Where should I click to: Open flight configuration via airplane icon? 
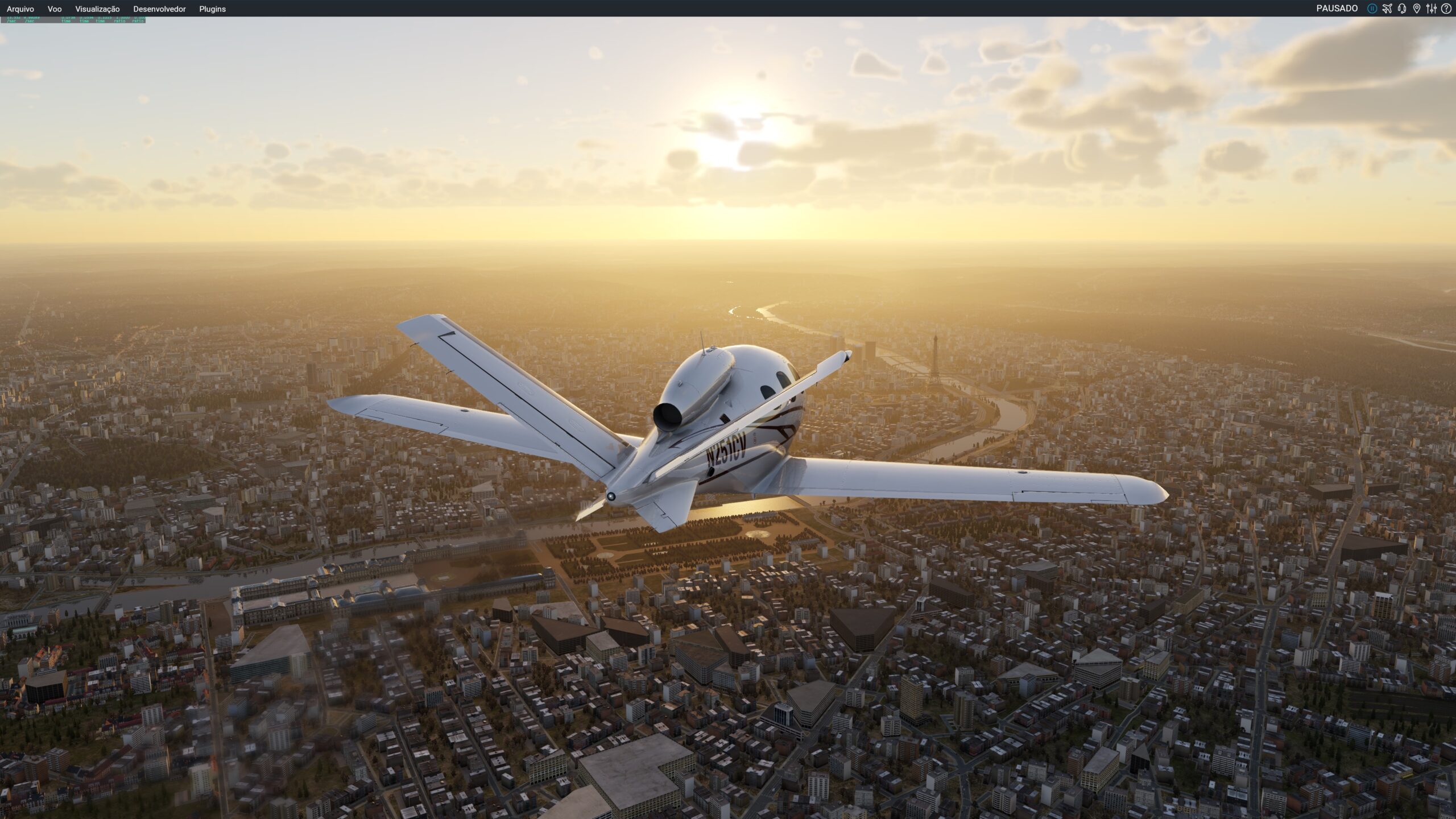(1387, 9)
